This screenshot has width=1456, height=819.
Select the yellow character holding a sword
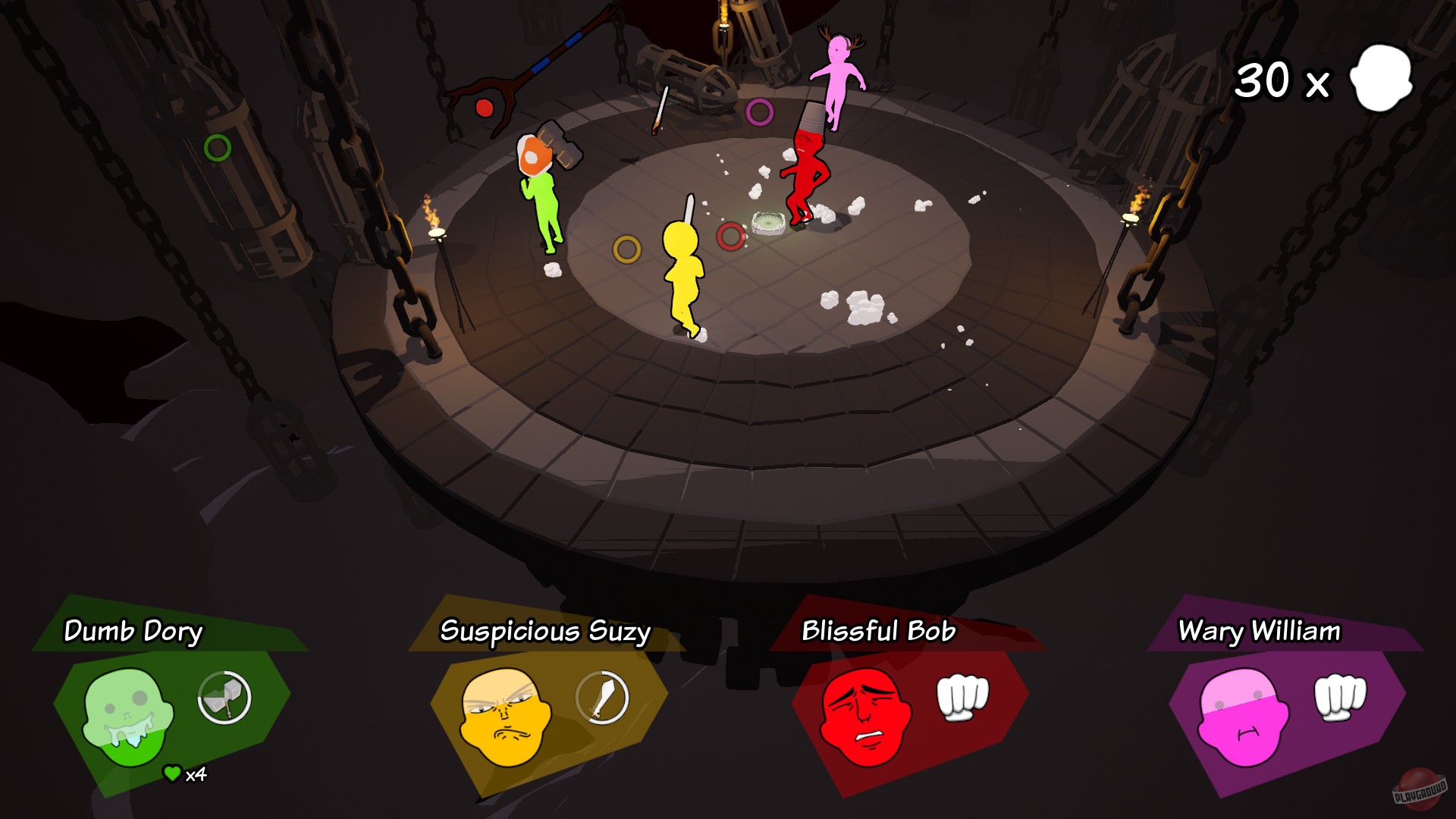point(686,269)
